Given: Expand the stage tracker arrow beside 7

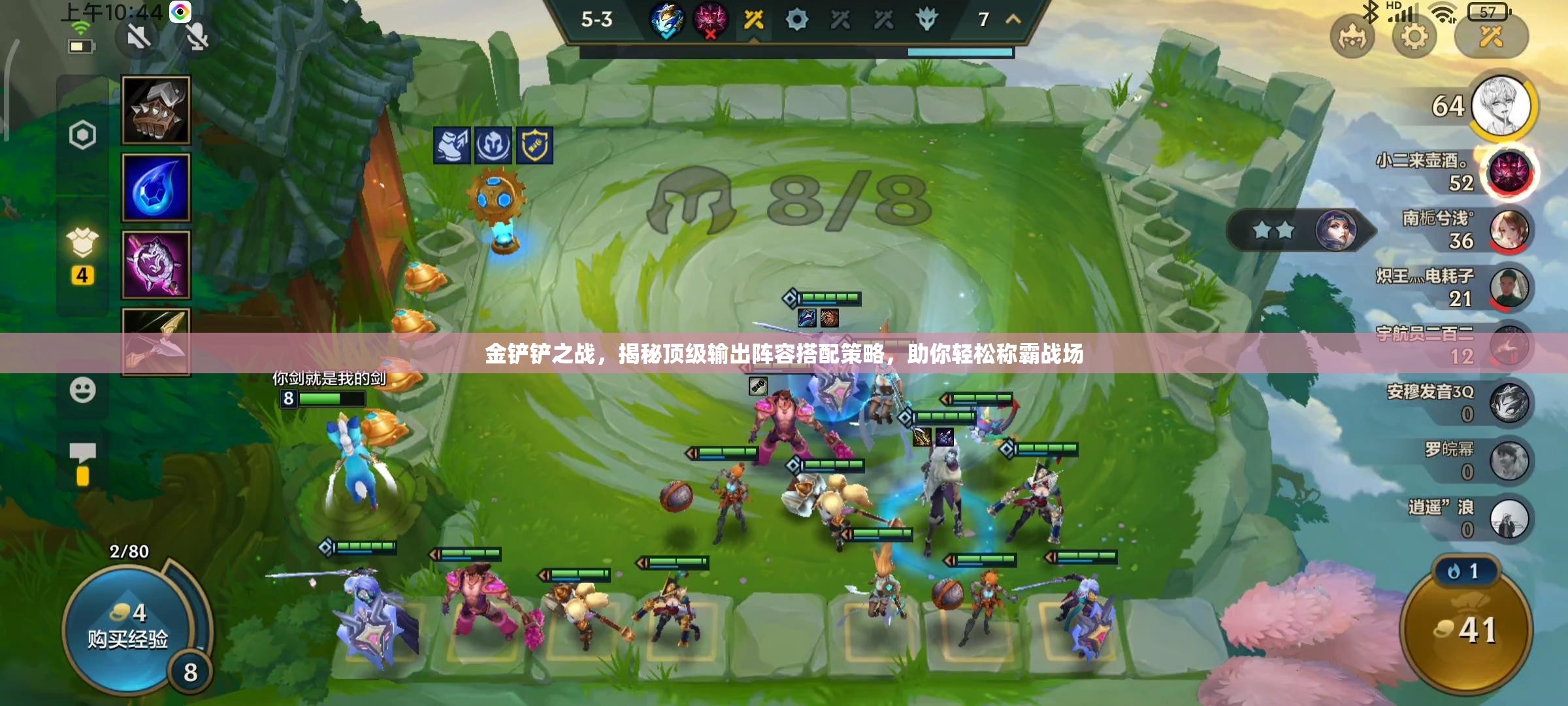Looking at the screenshot, I should [x=1013, y=20].
